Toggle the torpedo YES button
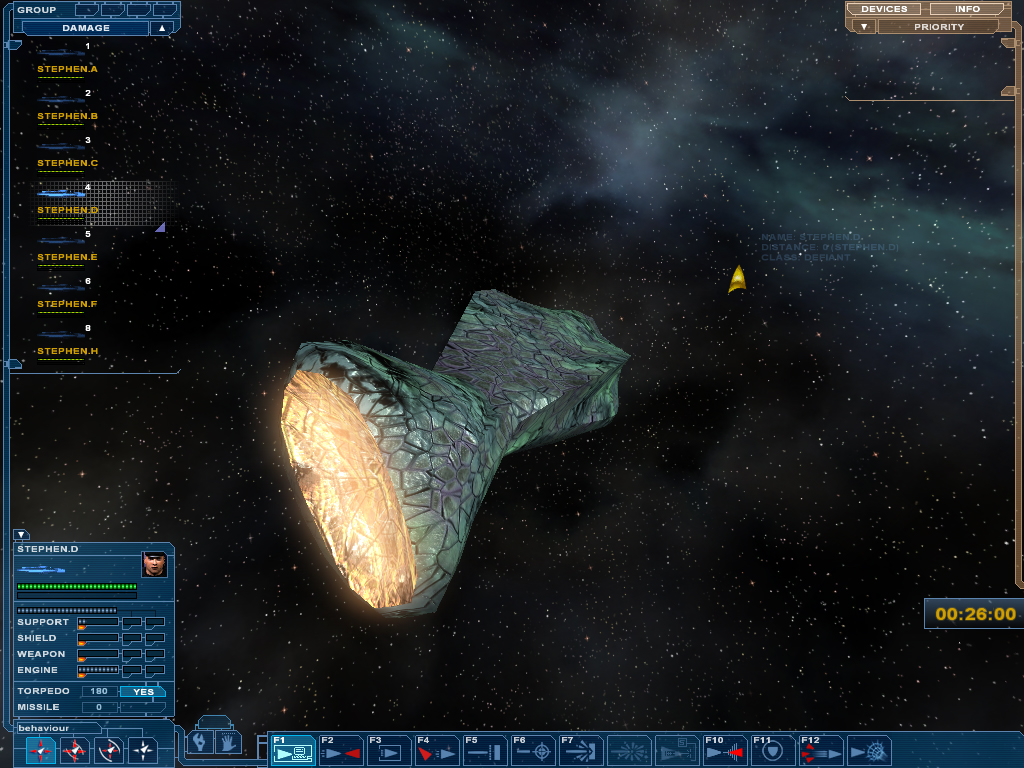The image size is (1024, 768). pyautogui.click(x=143, y=691)
